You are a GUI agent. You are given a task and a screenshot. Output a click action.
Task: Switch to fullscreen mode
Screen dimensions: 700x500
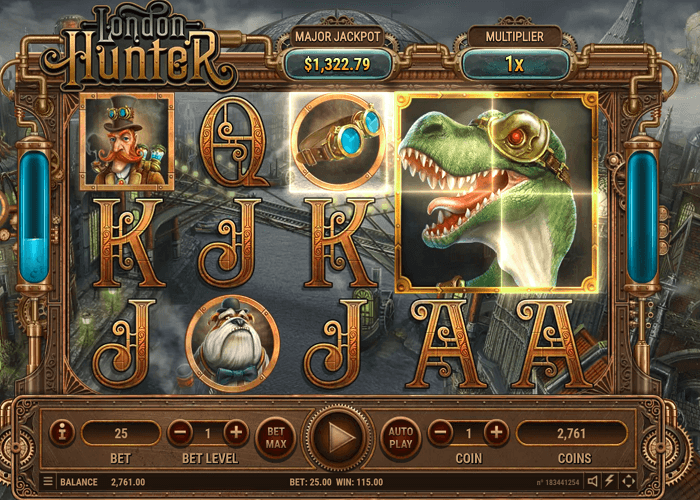pyautogui.click(x=628, y=482)
